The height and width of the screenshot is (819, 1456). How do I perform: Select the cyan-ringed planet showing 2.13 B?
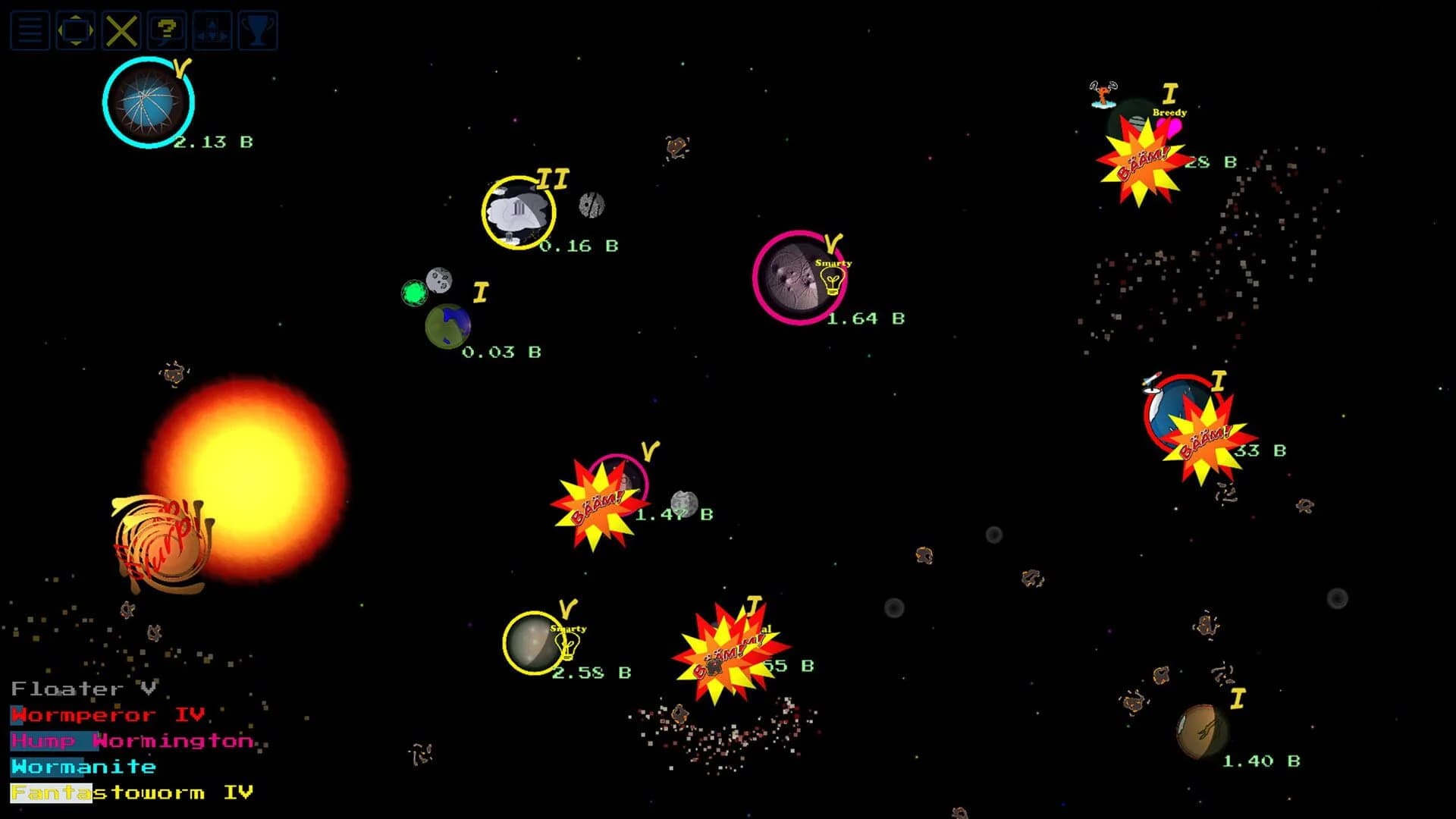tap(149, 104)
